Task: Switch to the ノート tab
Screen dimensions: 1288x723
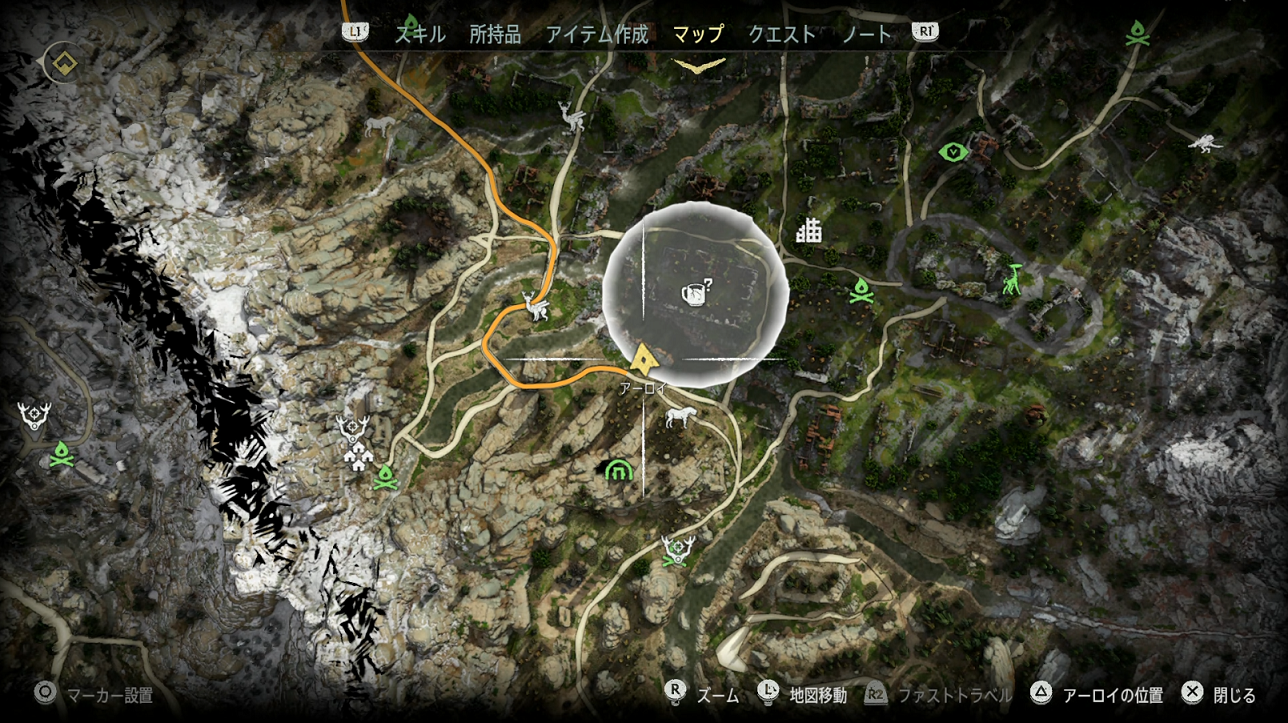Action: click(867, 34)
